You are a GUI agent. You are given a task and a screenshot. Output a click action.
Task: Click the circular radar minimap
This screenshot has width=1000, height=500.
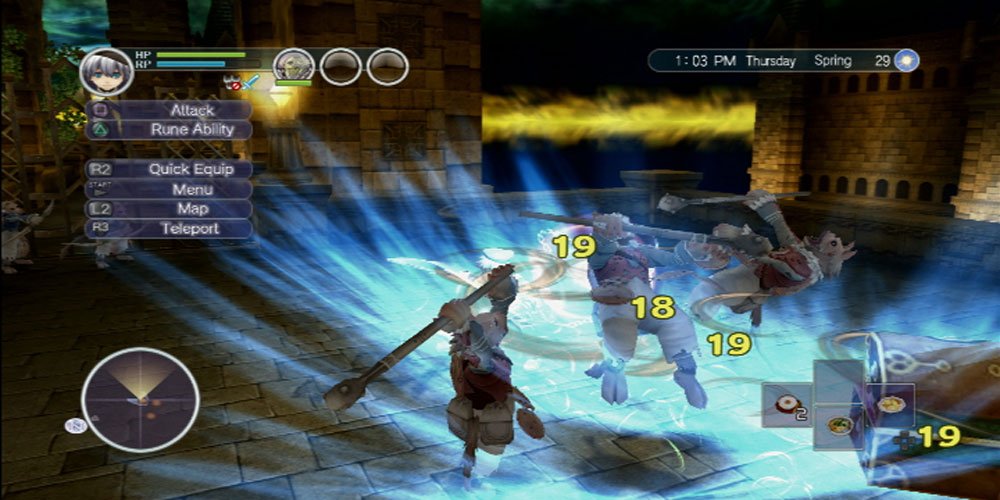140,400
